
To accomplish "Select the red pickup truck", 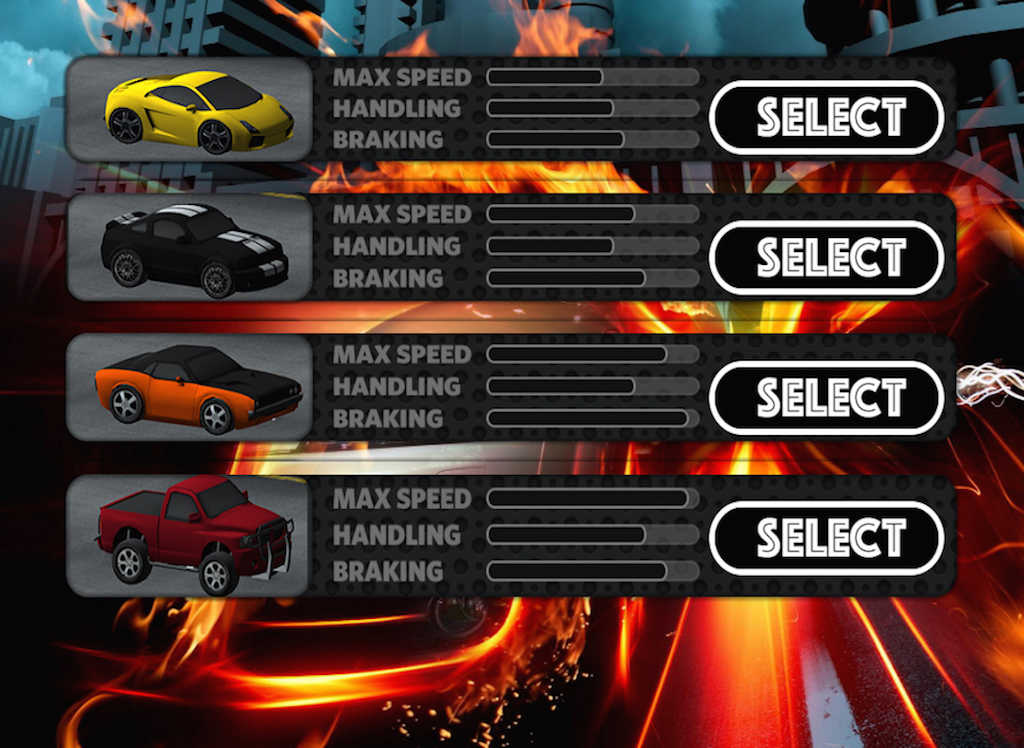I will 827,538.
